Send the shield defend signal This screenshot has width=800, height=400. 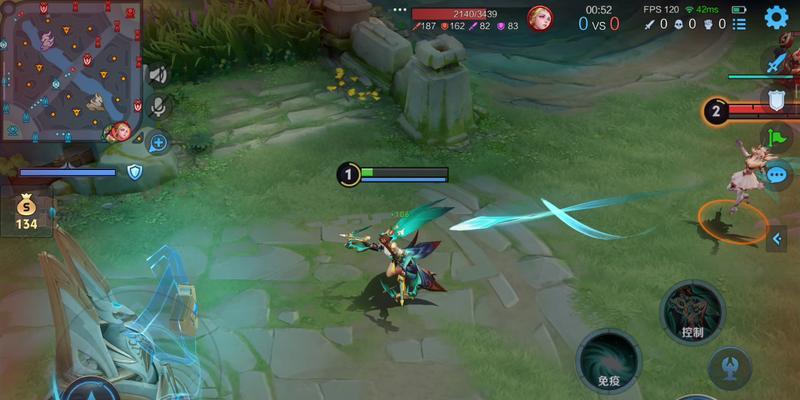777,99
